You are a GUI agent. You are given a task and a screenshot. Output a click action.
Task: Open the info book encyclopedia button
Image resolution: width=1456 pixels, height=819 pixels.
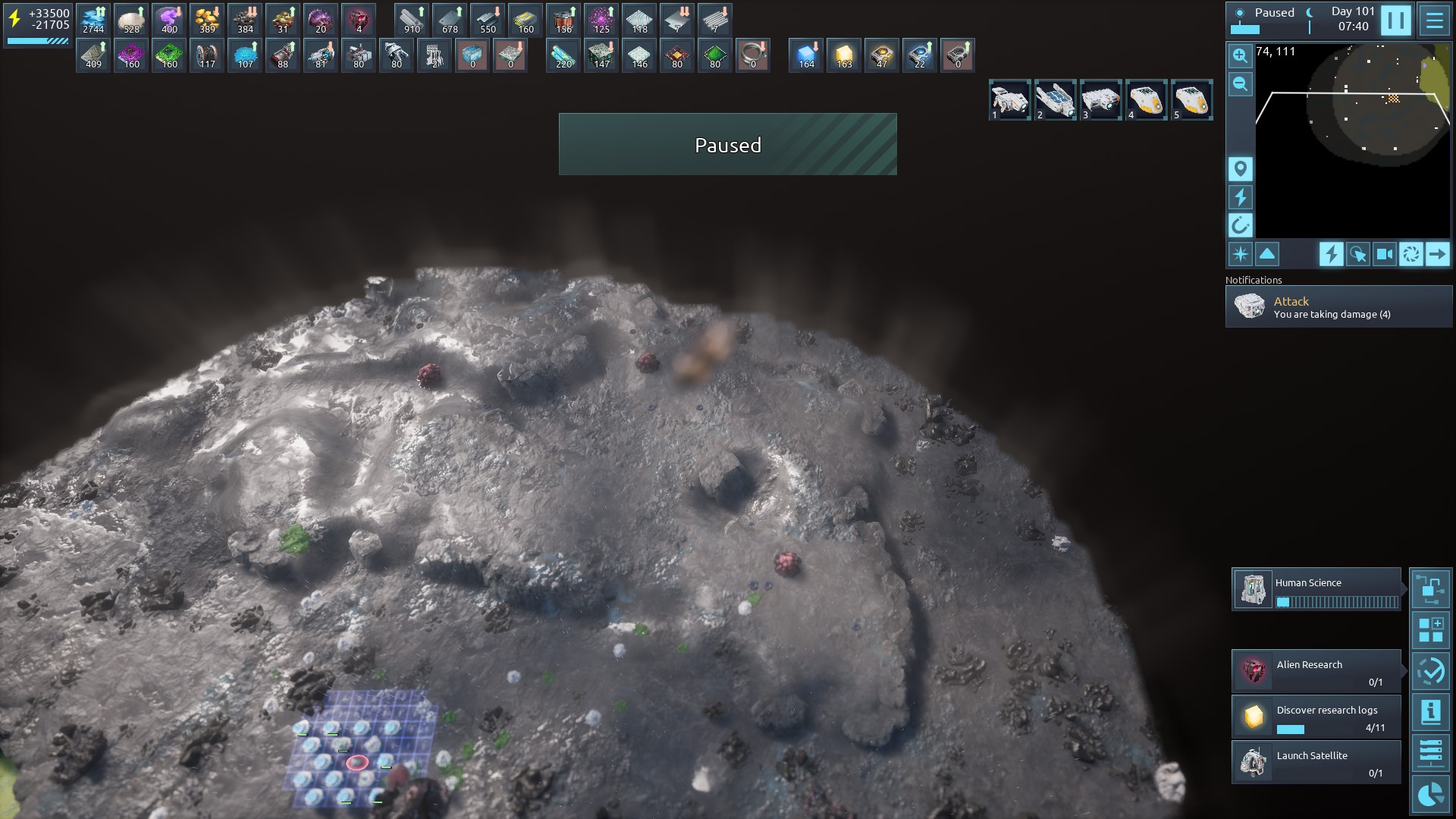pos(1430,712)
